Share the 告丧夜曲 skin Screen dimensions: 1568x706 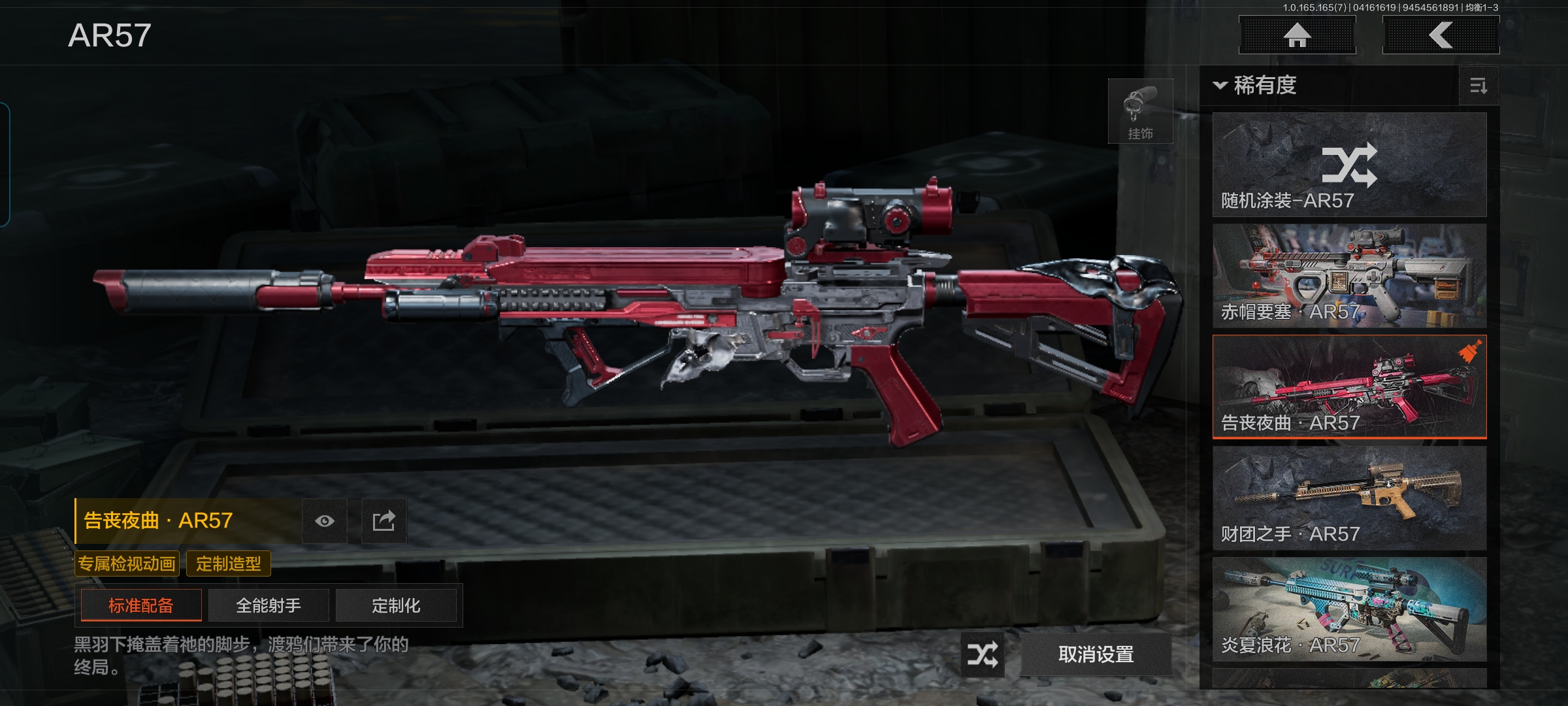(384, 521)
